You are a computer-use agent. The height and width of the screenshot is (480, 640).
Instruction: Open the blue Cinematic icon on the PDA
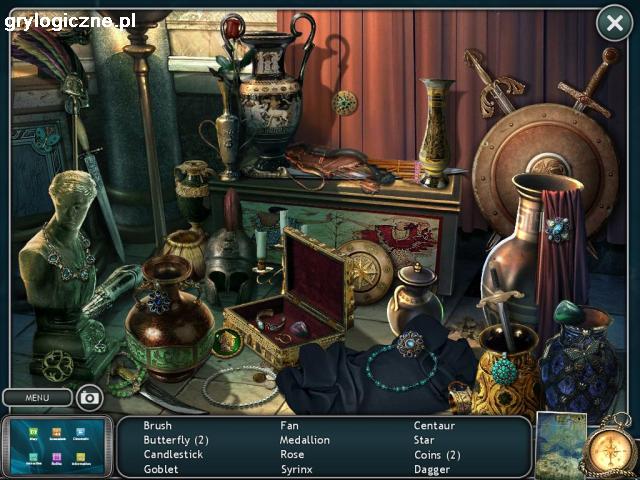[x=81, y=433]
